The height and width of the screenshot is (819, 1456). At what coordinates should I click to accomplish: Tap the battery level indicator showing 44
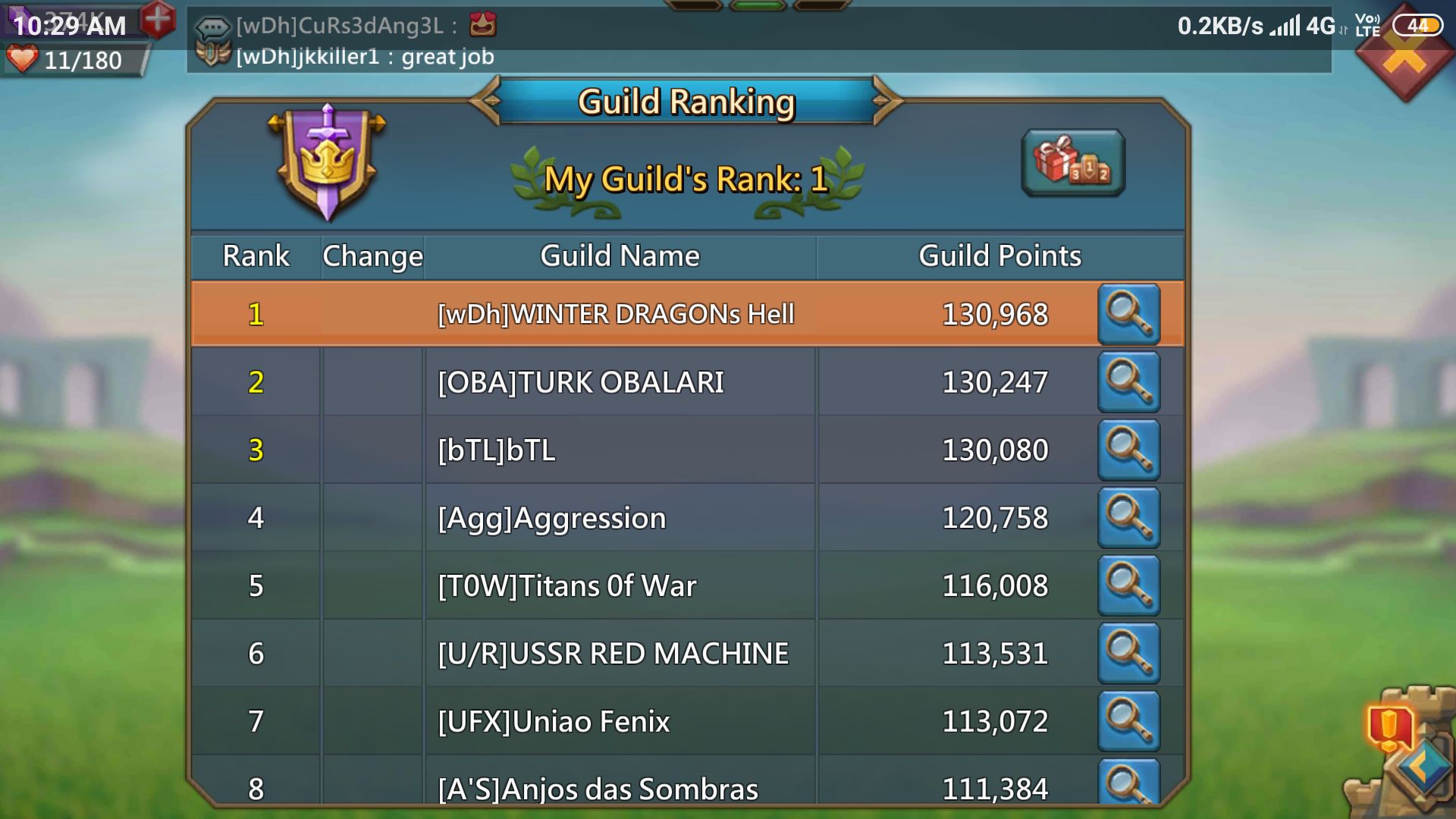pos(1420,24)
